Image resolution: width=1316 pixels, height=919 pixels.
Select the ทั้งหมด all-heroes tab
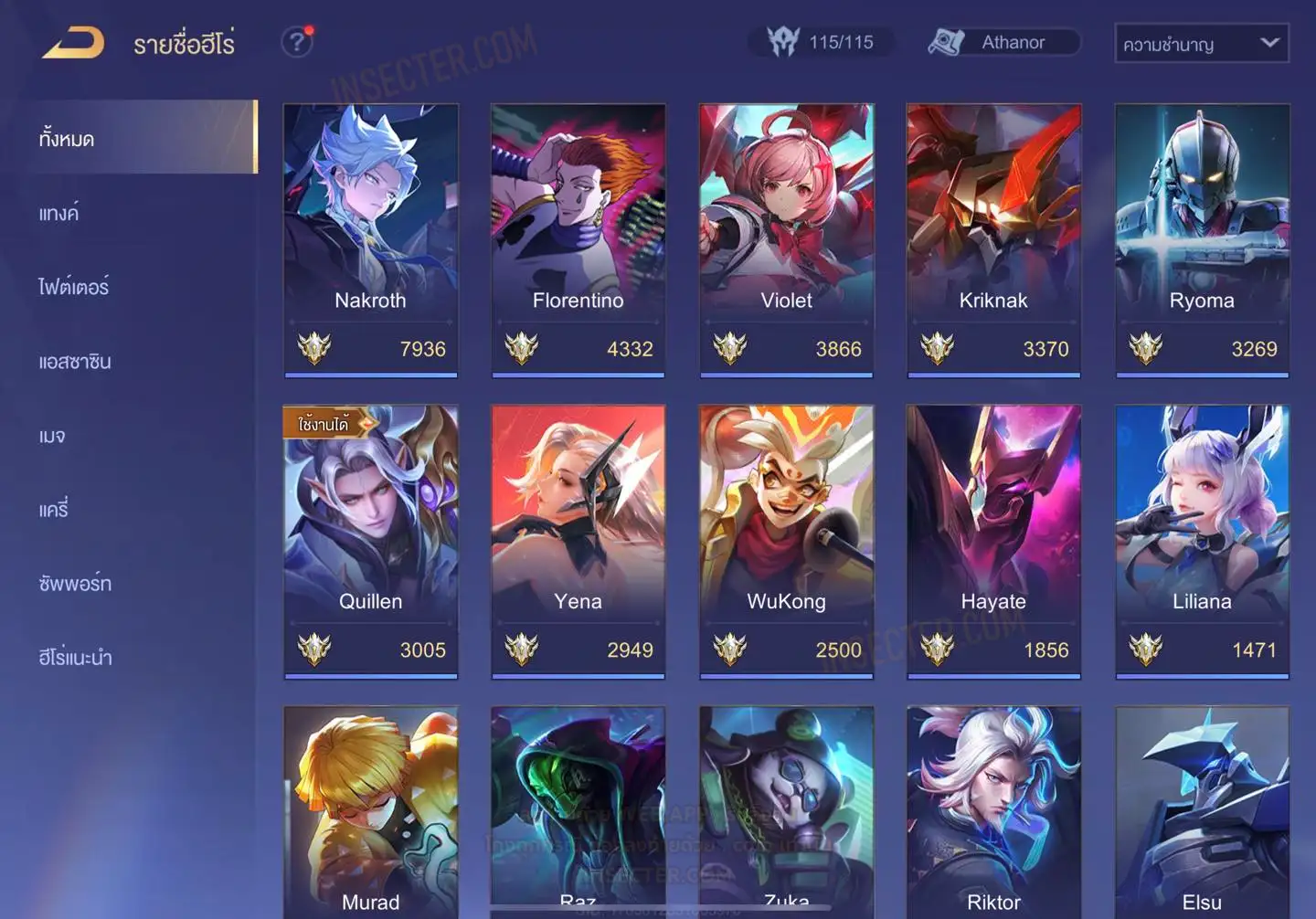point(67,139)
